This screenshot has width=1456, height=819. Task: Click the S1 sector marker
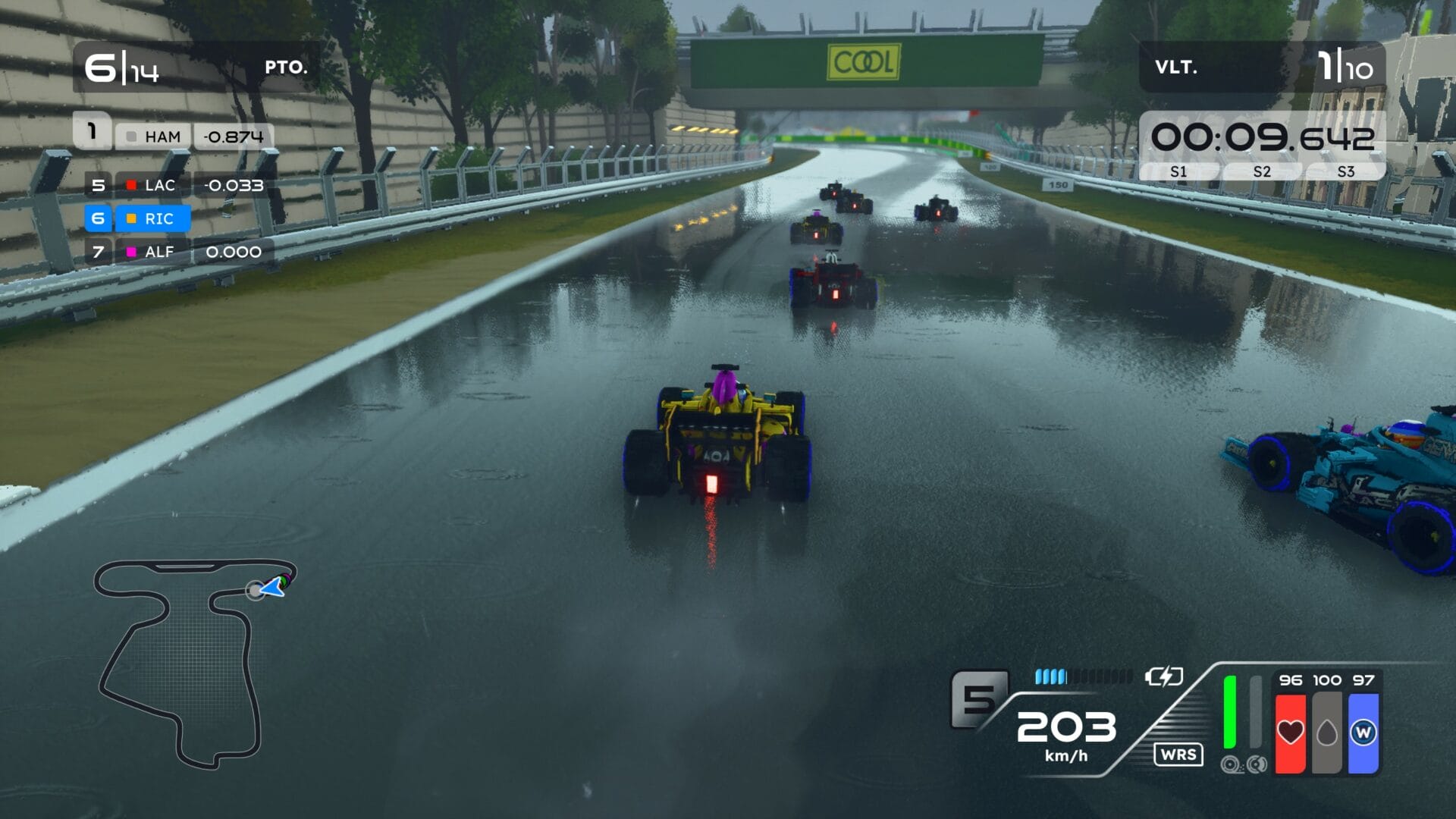point(1178,172)
